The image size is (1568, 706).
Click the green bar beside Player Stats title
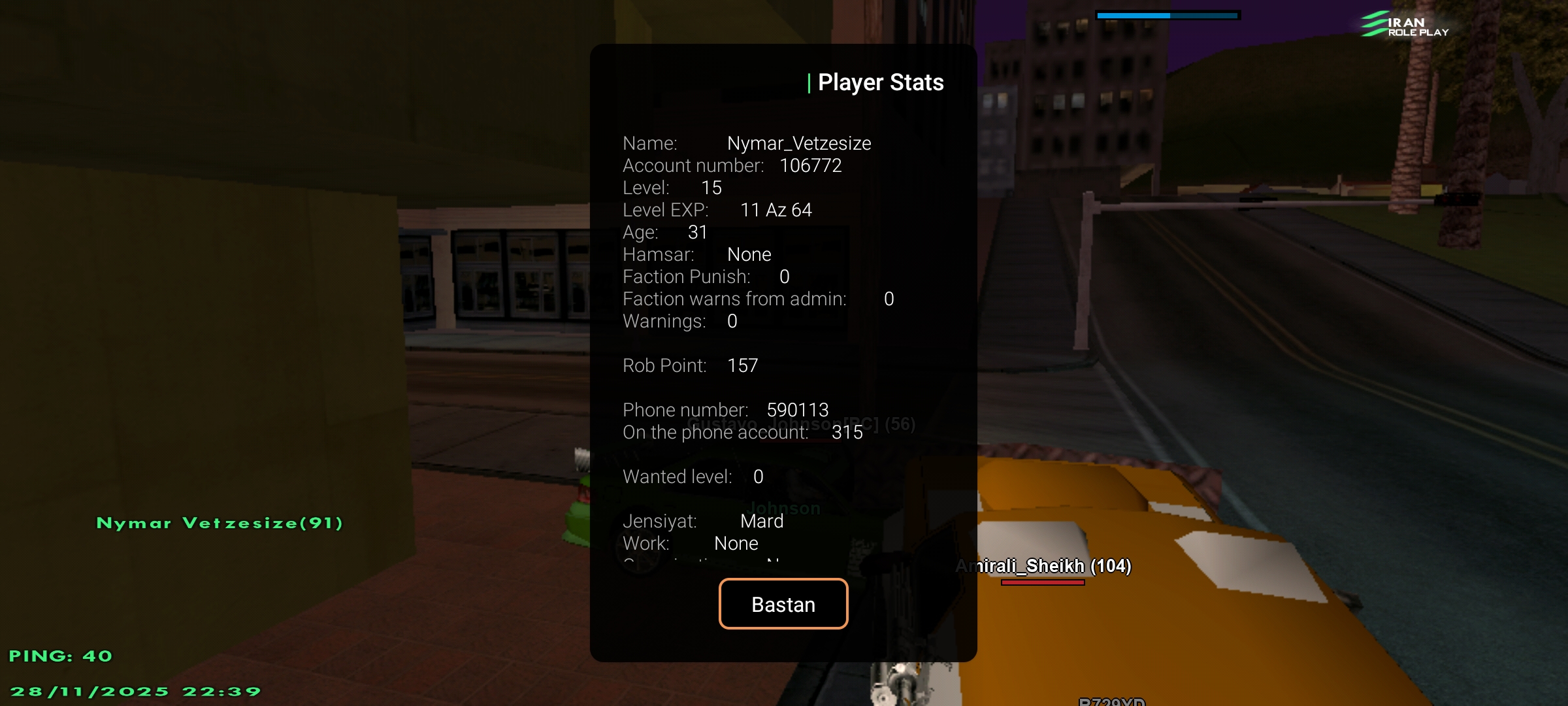809,82
